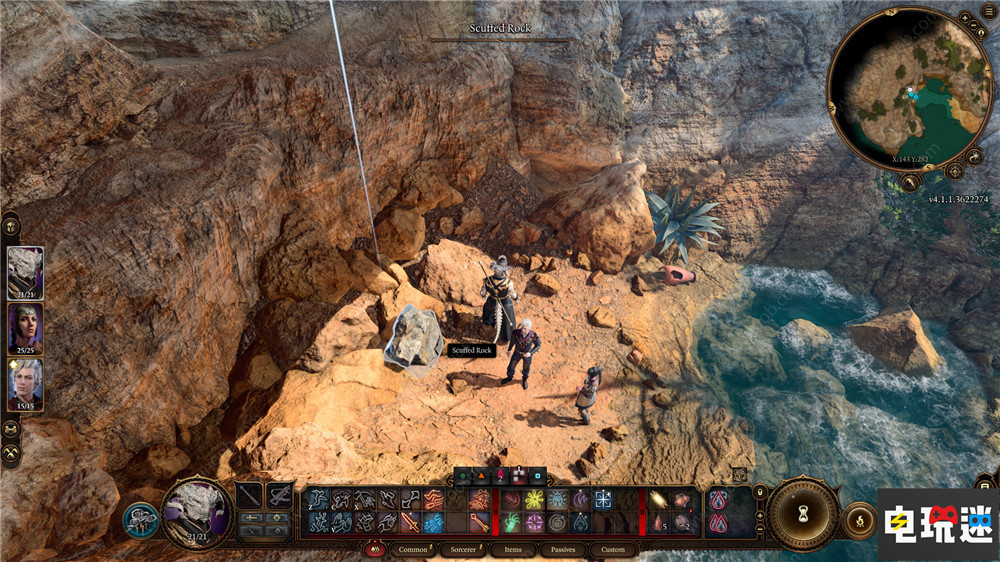The width and height of the screenshot is (1000, 562).
Task: Open the minimap world view
Action: point(910,183)
